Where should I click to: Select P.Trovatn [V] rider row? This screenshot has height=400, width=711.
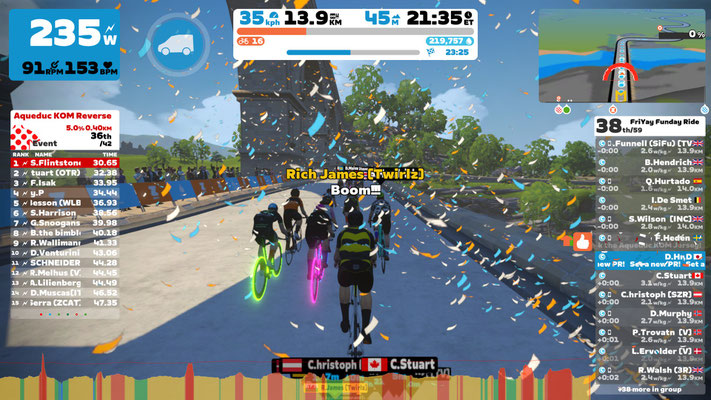point(651,335)
